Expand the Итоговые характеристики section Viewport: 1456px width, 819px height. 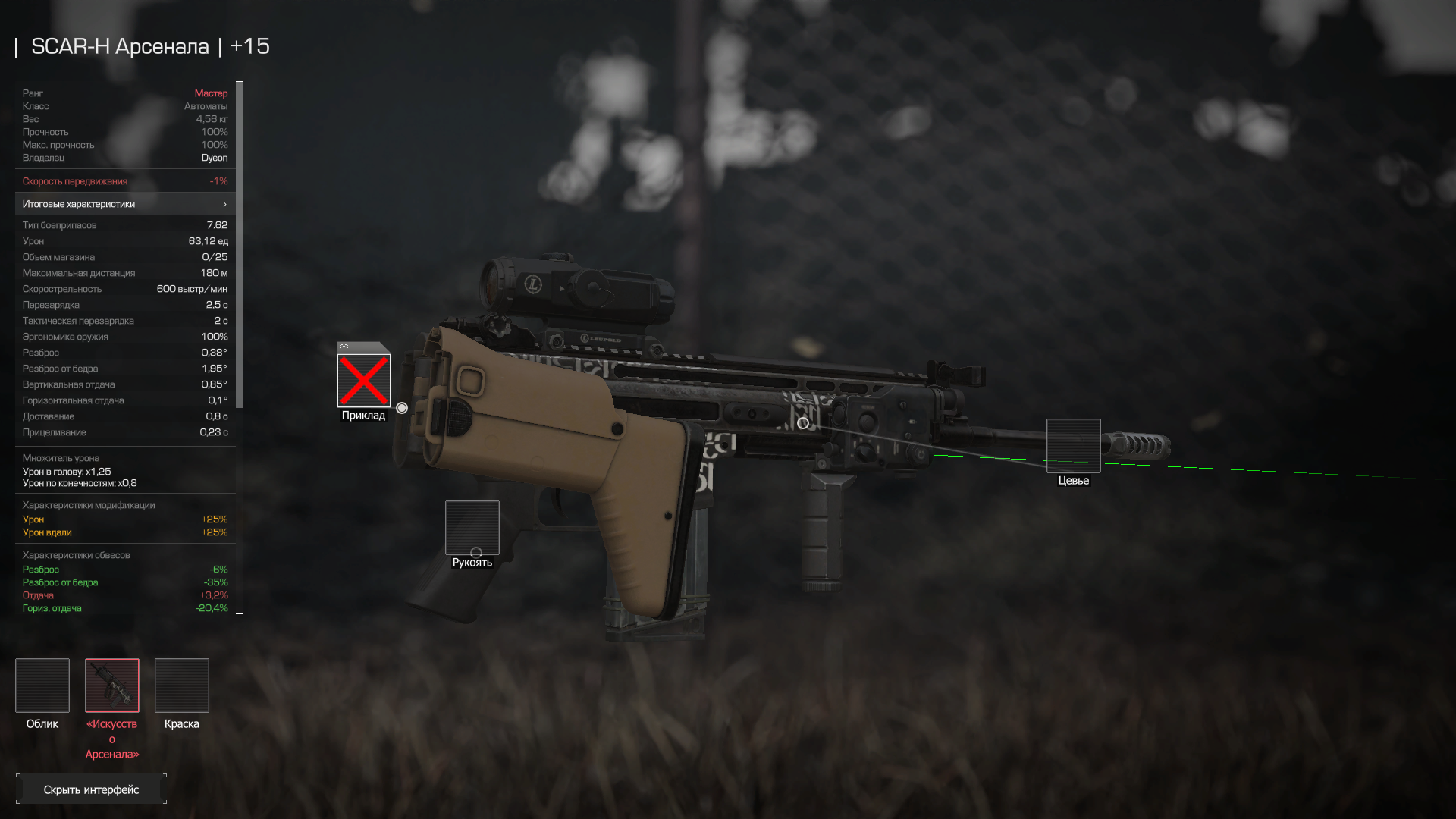pos(125,204)
